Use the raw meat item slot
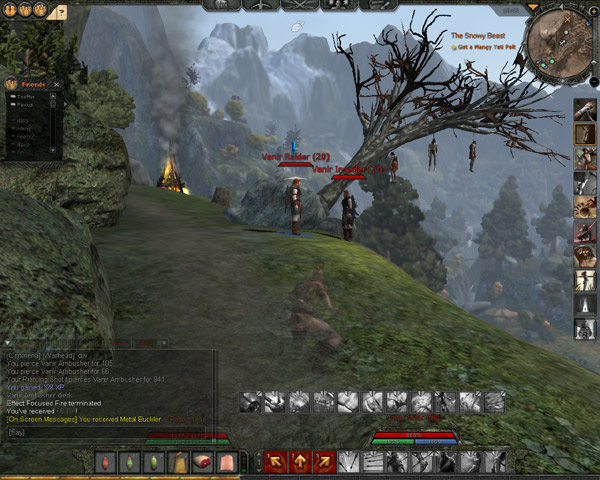 pyautogui.click(x=203, y=462)
